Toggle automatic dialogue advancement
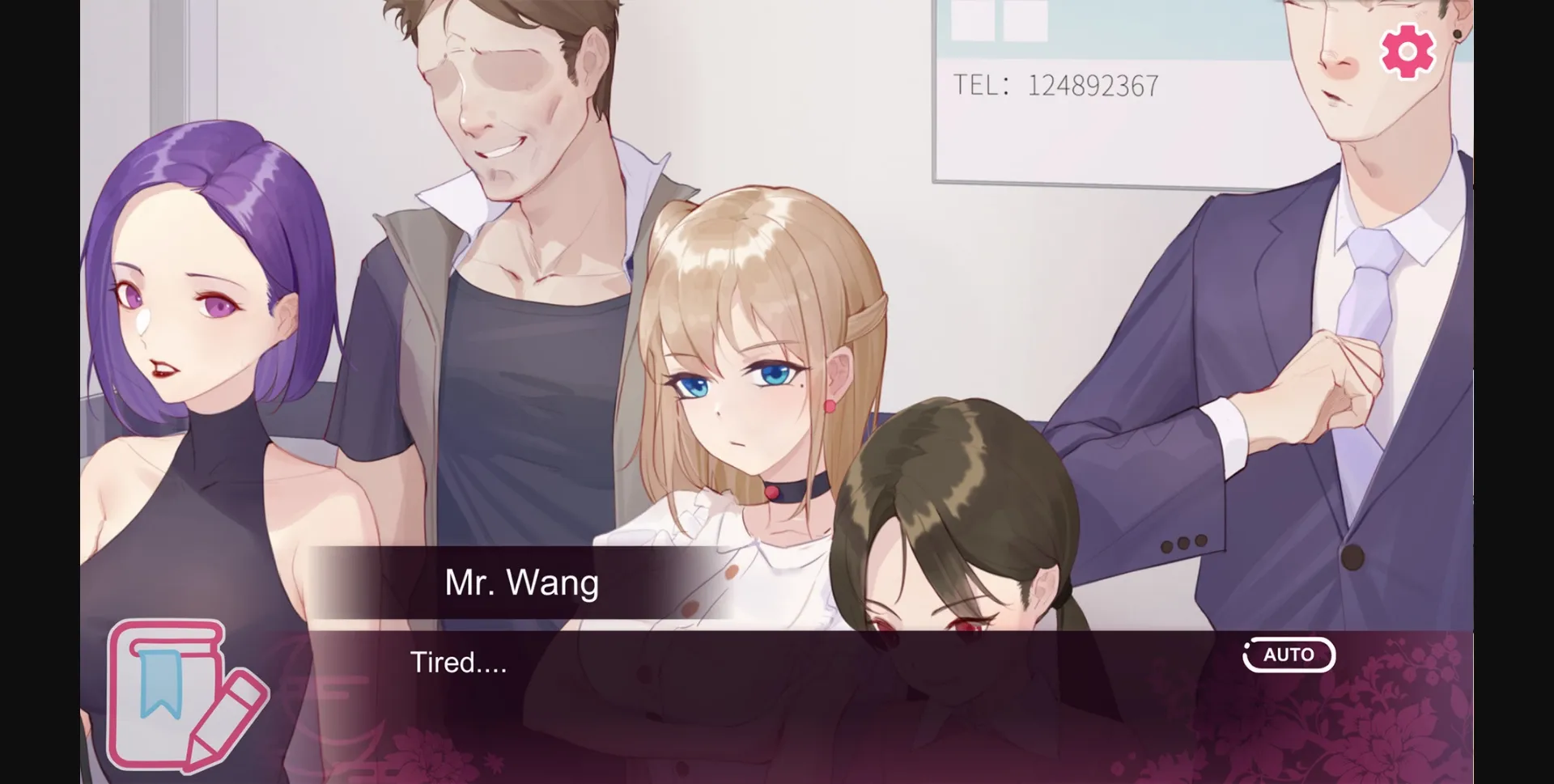Screen dimensions: 1554x784 [1289, 655]
